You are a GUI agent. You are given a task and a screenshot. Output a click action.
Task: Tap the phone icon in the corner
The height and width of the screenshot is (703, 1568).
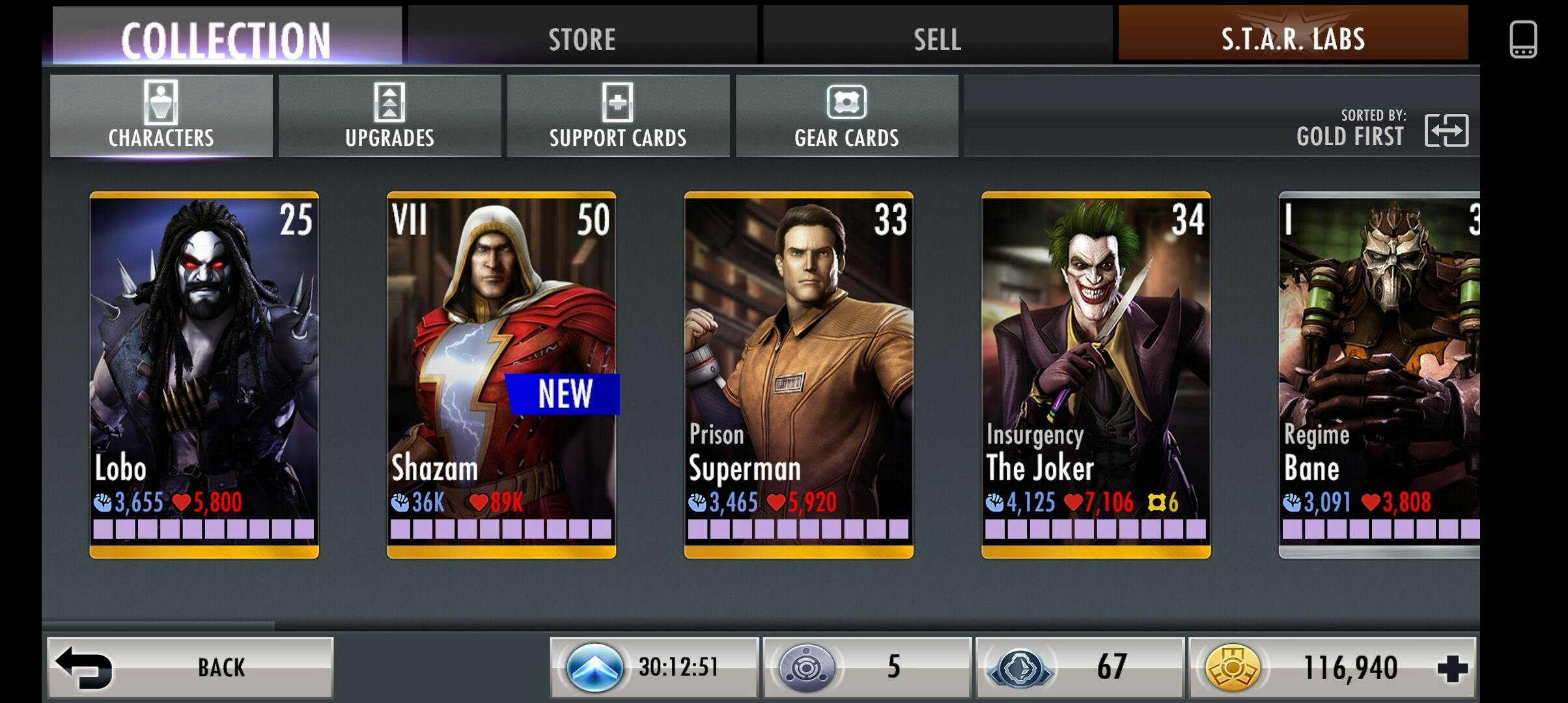point(1523,39)
